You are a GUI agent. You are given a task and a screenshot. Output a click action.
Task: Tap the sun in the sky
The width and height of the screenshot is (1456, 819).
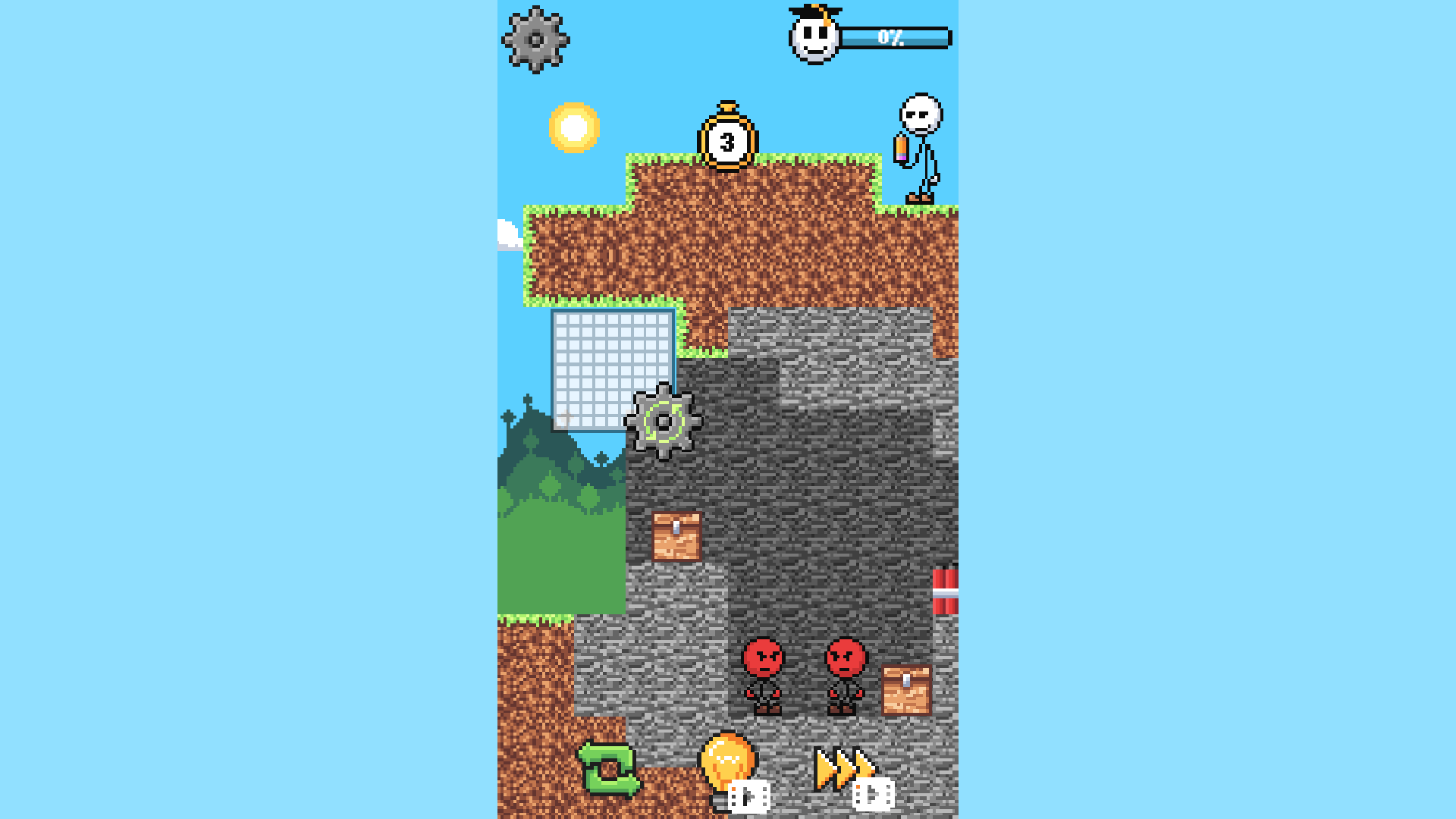coord(576,126)
